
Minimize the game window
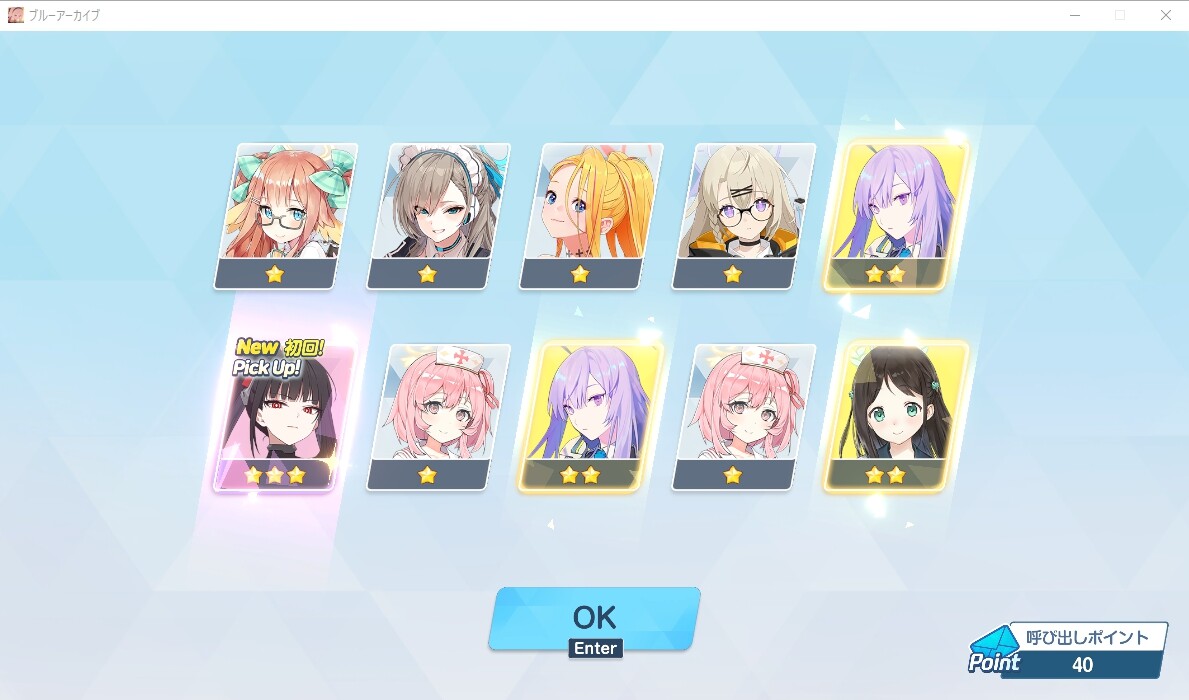pyautogui.click(x=1075, y=15)
